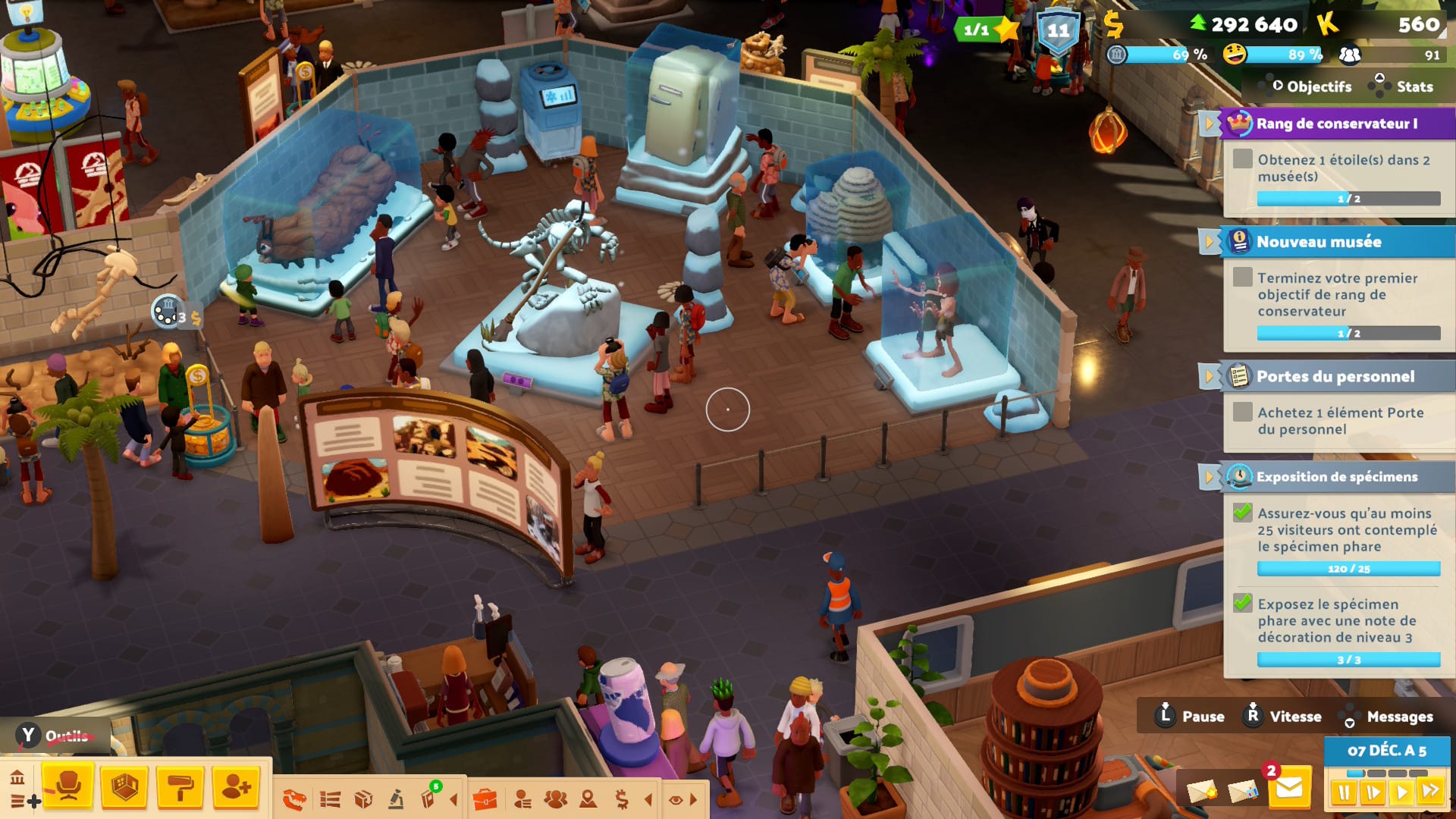
Task: Open the orange briefcase management menu
Action: (x=485, y=799)
